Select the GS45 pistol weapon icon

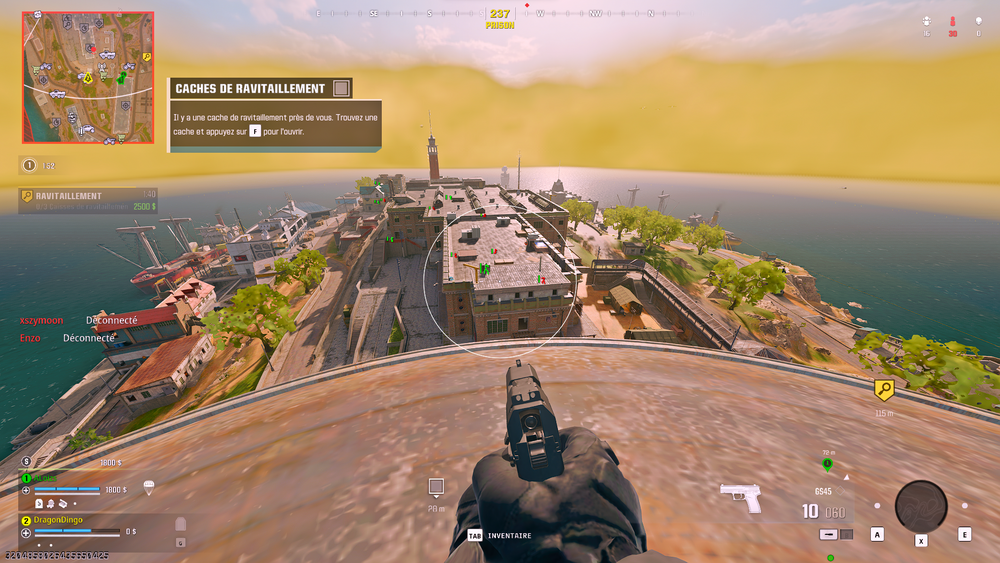pos(741,496)
